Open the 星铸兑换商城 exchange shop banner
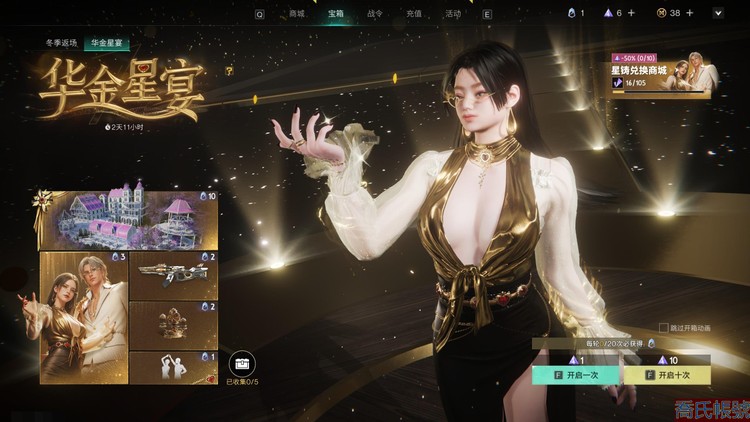Screen dimensions: 750x422 661,77
